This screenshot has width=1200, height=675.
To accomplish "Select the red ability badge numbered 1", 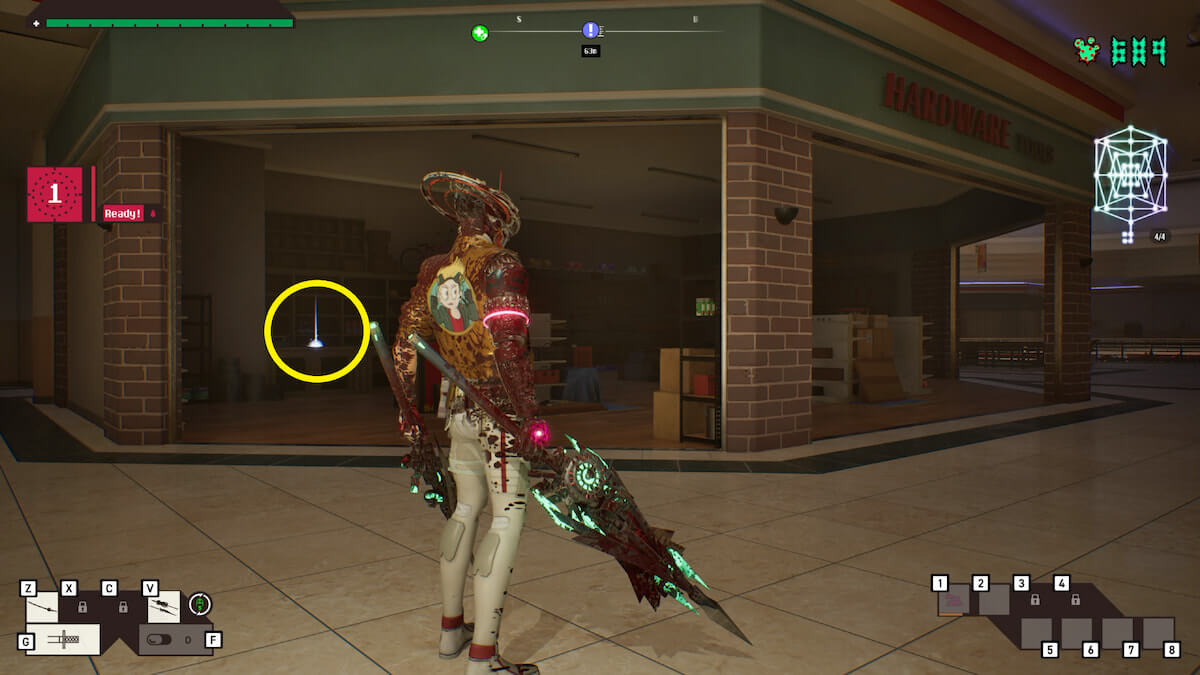I will [55, 194].
